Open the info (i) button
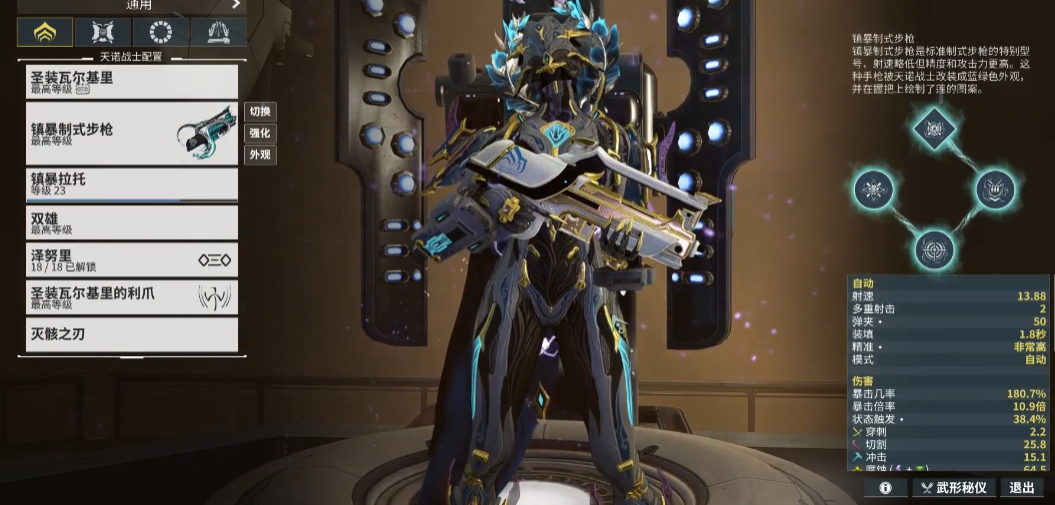This screenshot has width=1055, height=505. 885,488
